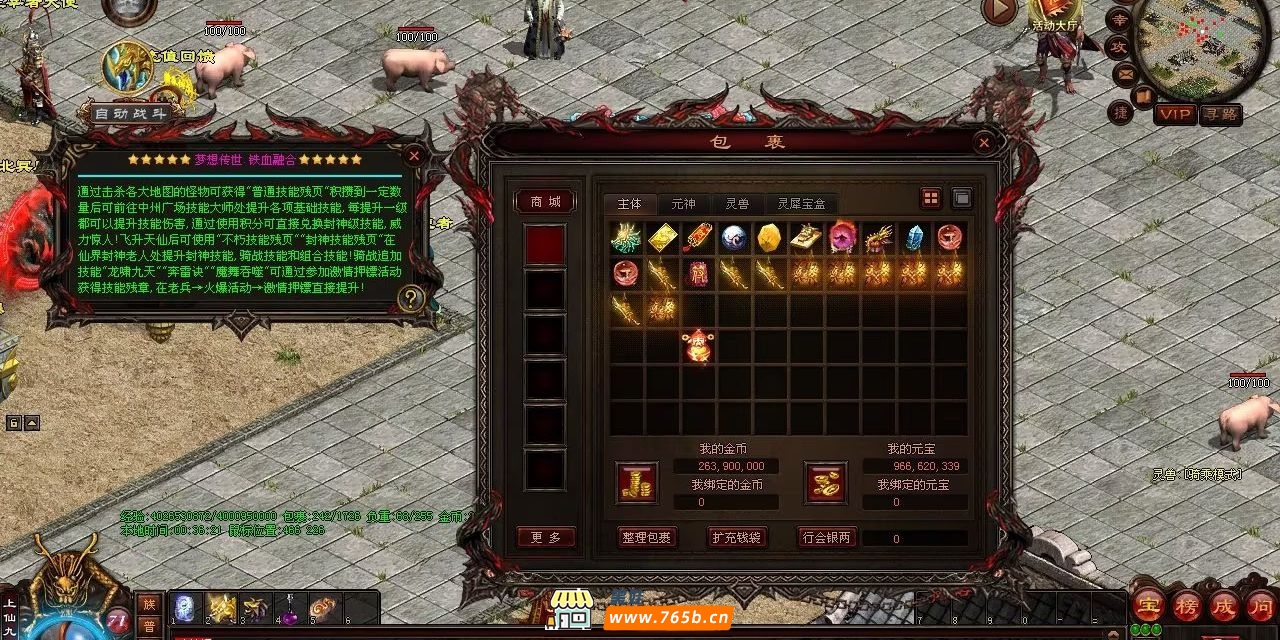1280x640 pixels.
Task: Close the 包裹 inventory window
Action: click(983, 143)
